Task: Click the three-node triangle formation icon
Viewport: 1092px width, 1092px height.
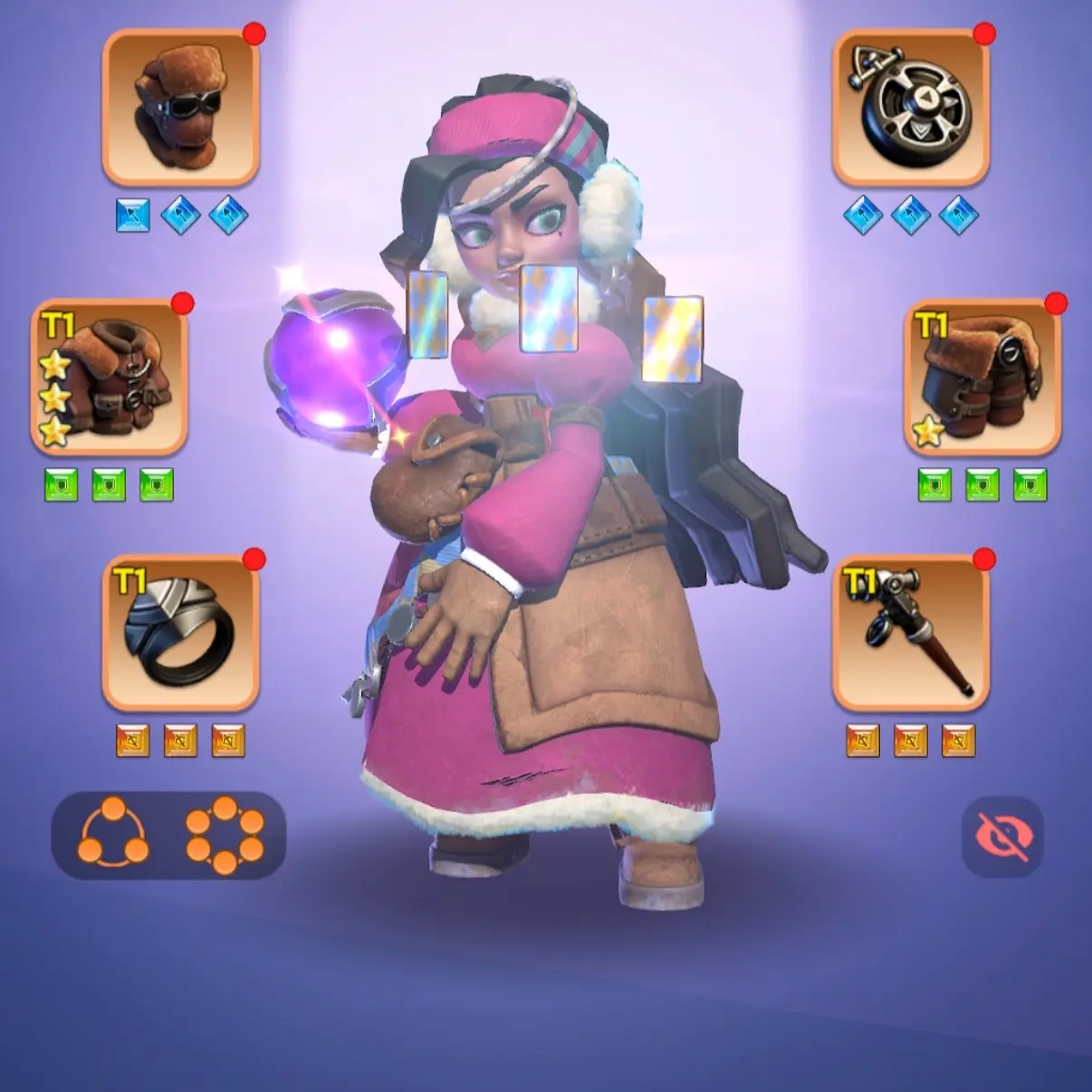Action: tap(114, 834)
